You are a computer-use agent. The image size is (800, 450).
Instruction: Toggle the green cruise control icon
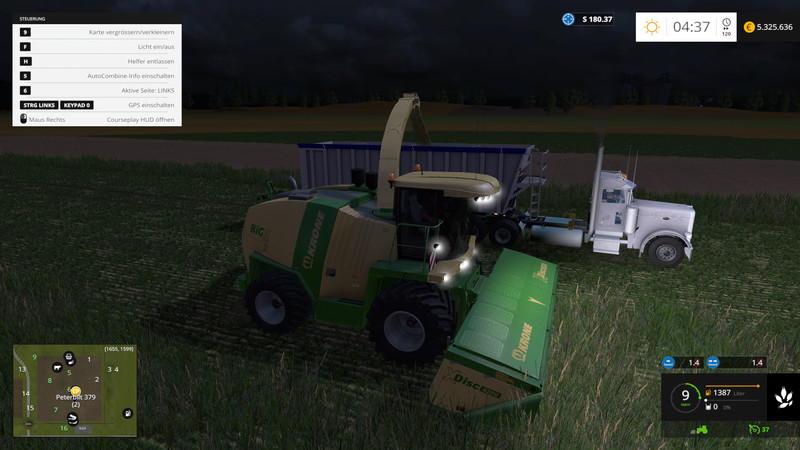(x=752, y=430)
